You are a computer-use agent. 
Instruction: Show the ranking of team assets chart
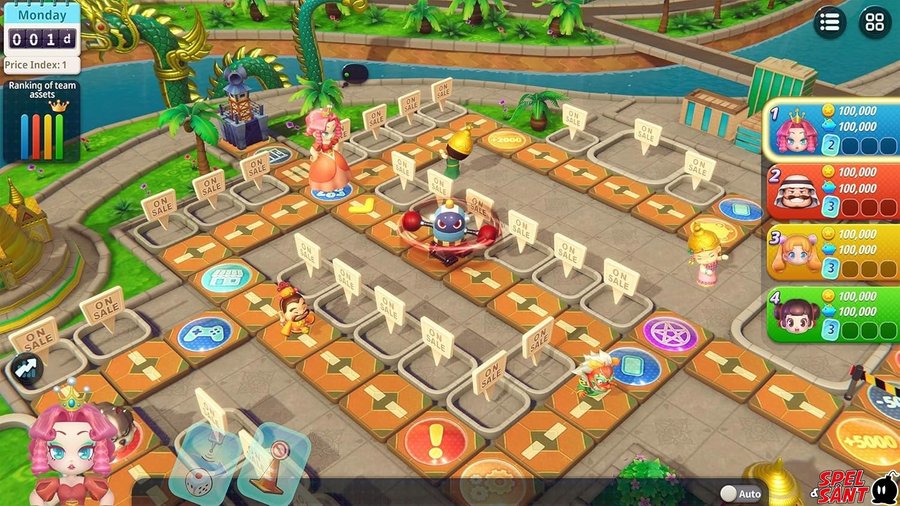point(40,122)
